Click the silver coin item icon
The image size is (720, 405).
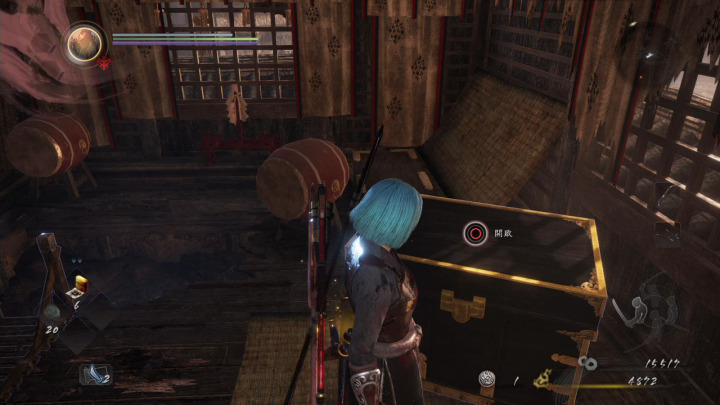[x=487, y=379]
